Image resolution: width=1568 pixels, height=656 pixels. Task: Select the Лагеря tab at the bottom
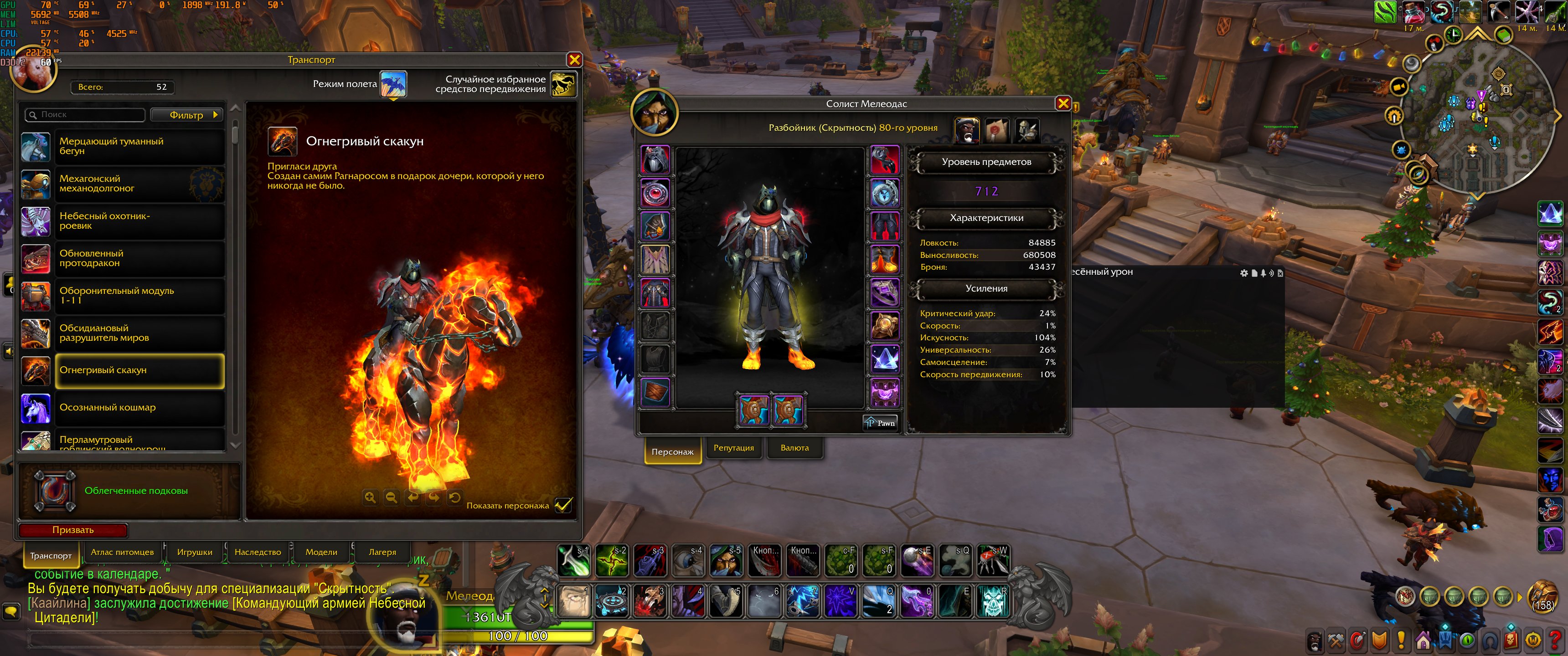click(381, 552)
